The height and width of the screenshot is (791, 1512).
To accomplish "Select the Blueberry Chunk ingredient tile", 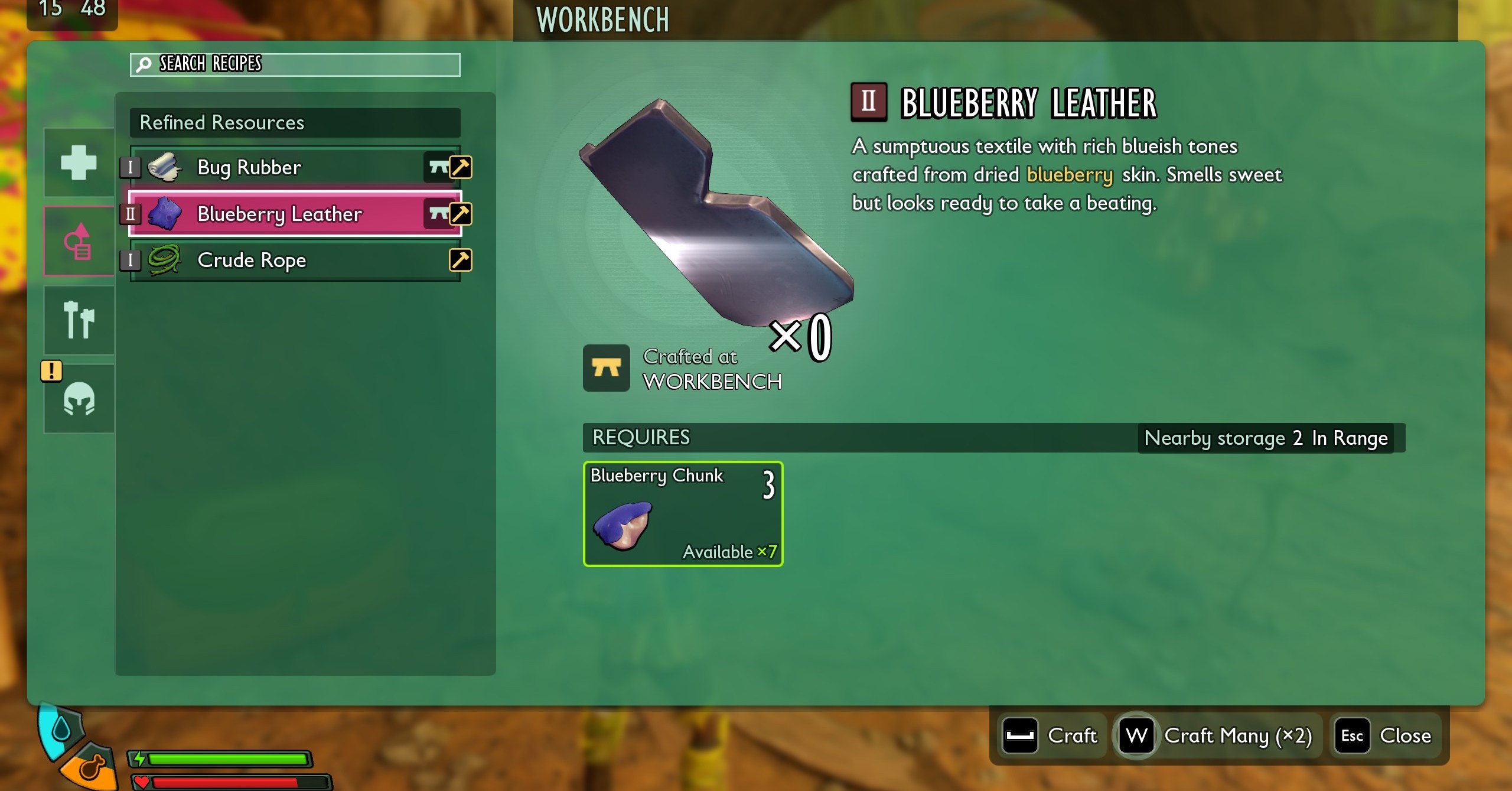I will coord(683,514).
